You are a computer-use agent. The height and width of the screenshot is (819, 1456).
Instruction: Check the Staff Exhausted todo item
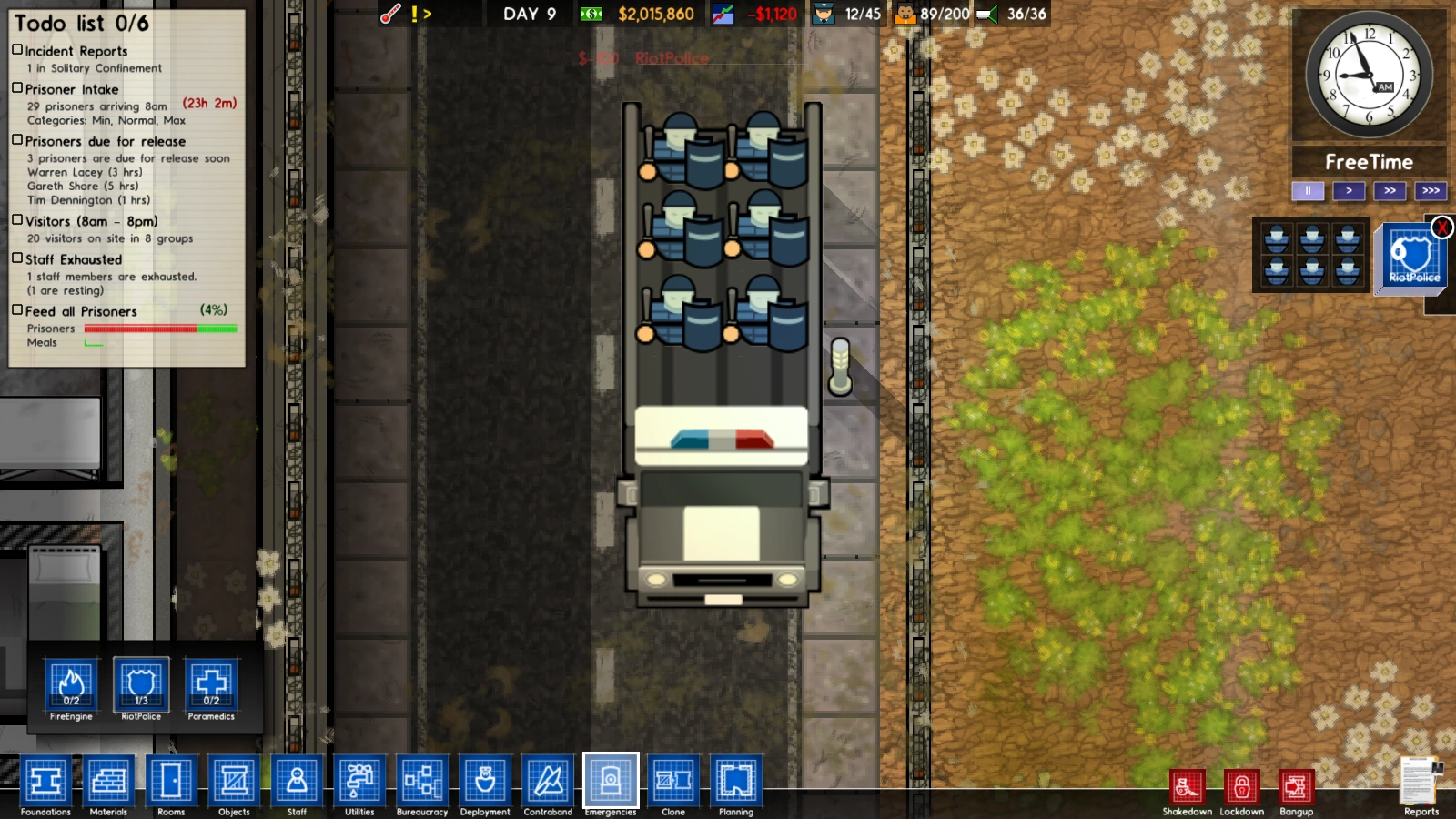coord(15,259)
